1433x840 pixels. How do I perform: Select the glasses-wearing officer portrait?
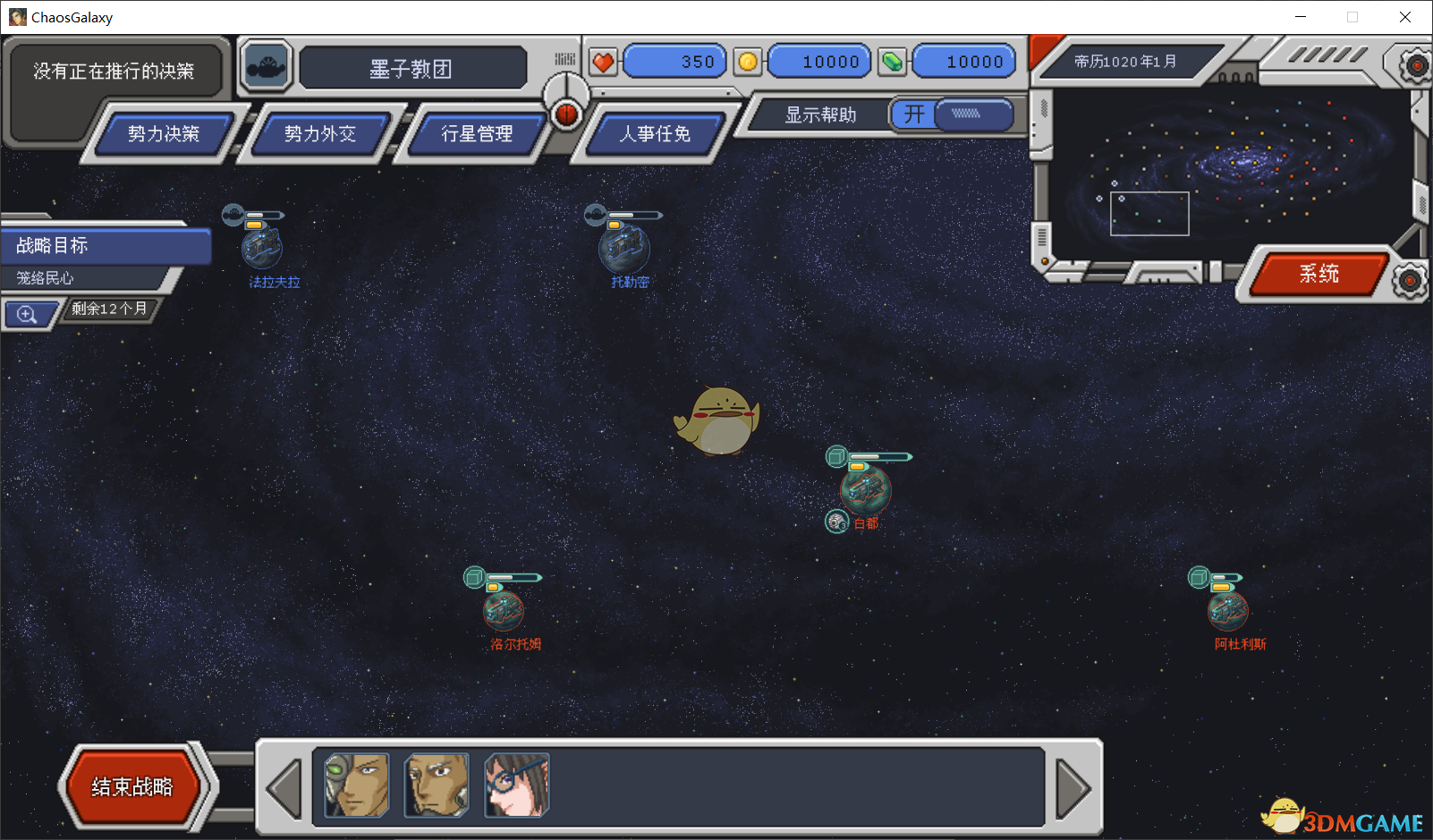(516, 785)
